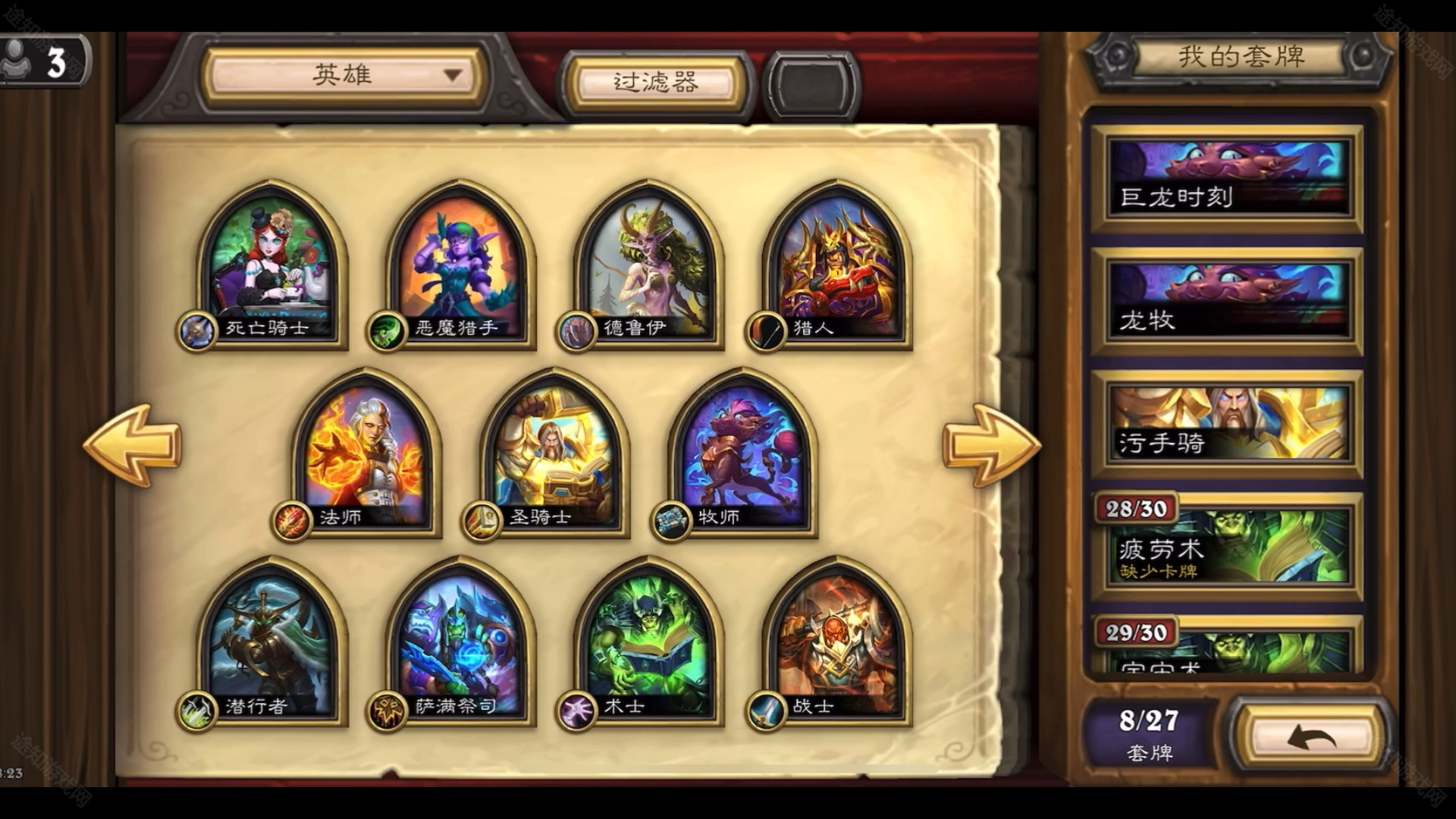Click the back arrow button
This screenshot has width=1456, height=819.
(x=1310, y=736)
